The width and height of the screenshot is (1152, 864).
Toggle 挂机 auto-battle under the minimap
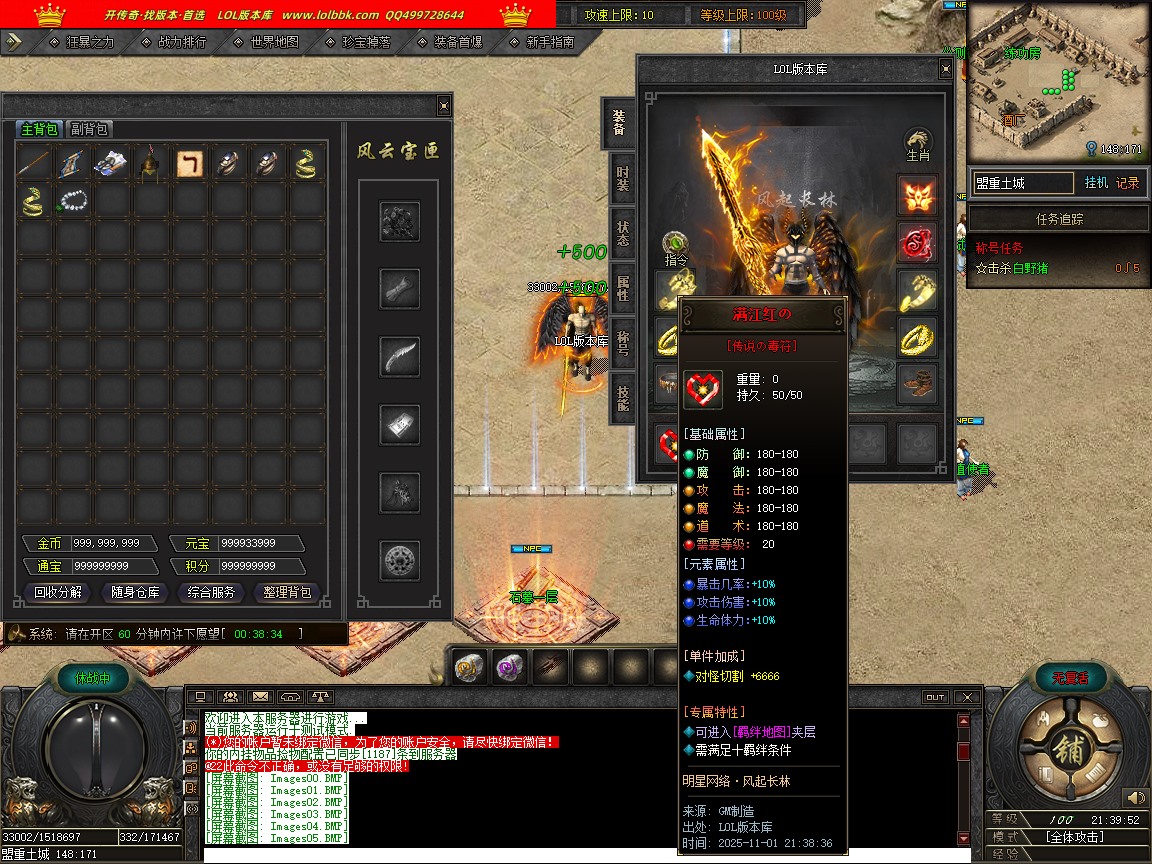click(1095, 183)
